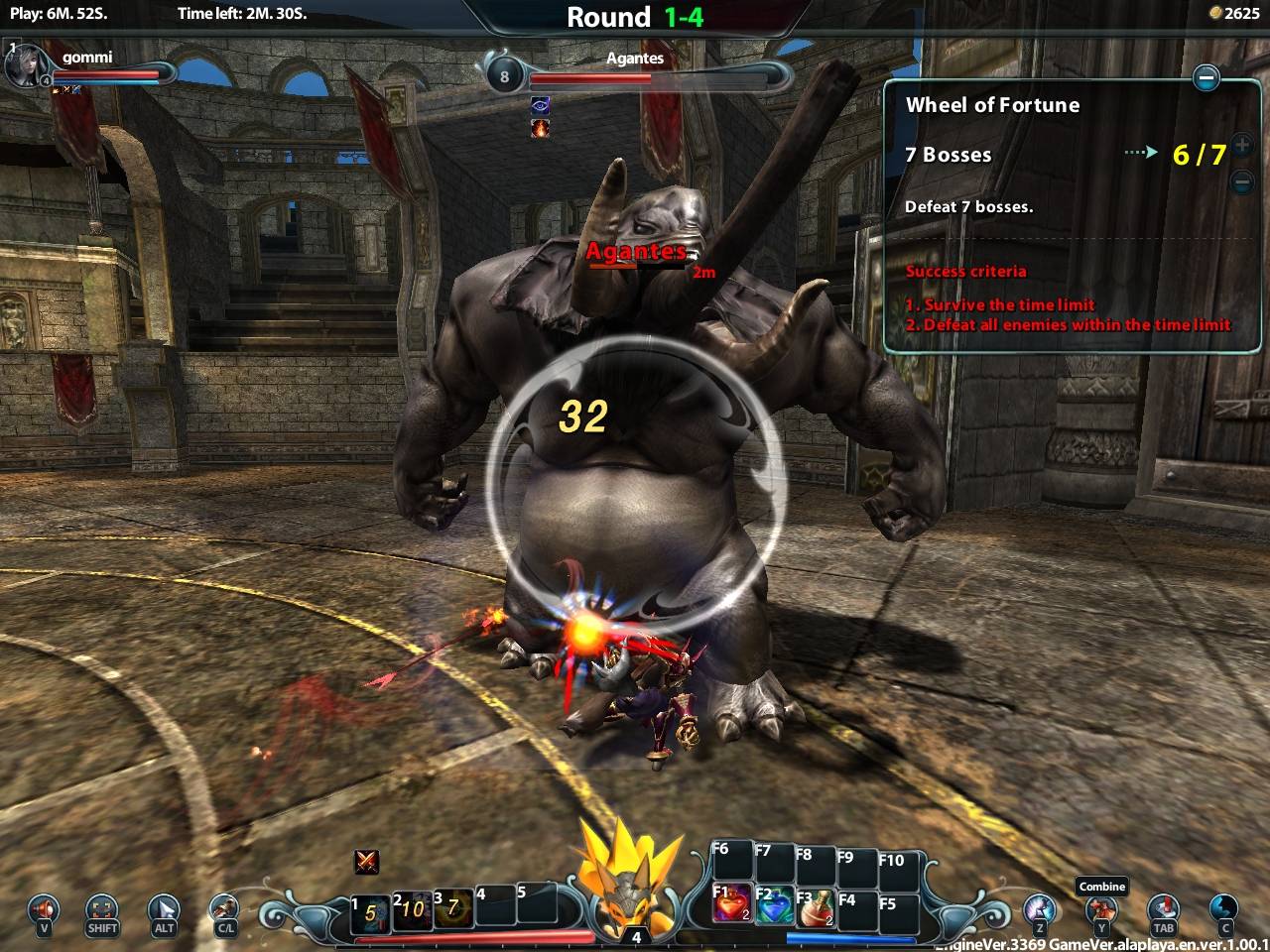Use skill slot 1 showing cooldown 5
Screen dimensions: 1270x952
pos(370,911)
